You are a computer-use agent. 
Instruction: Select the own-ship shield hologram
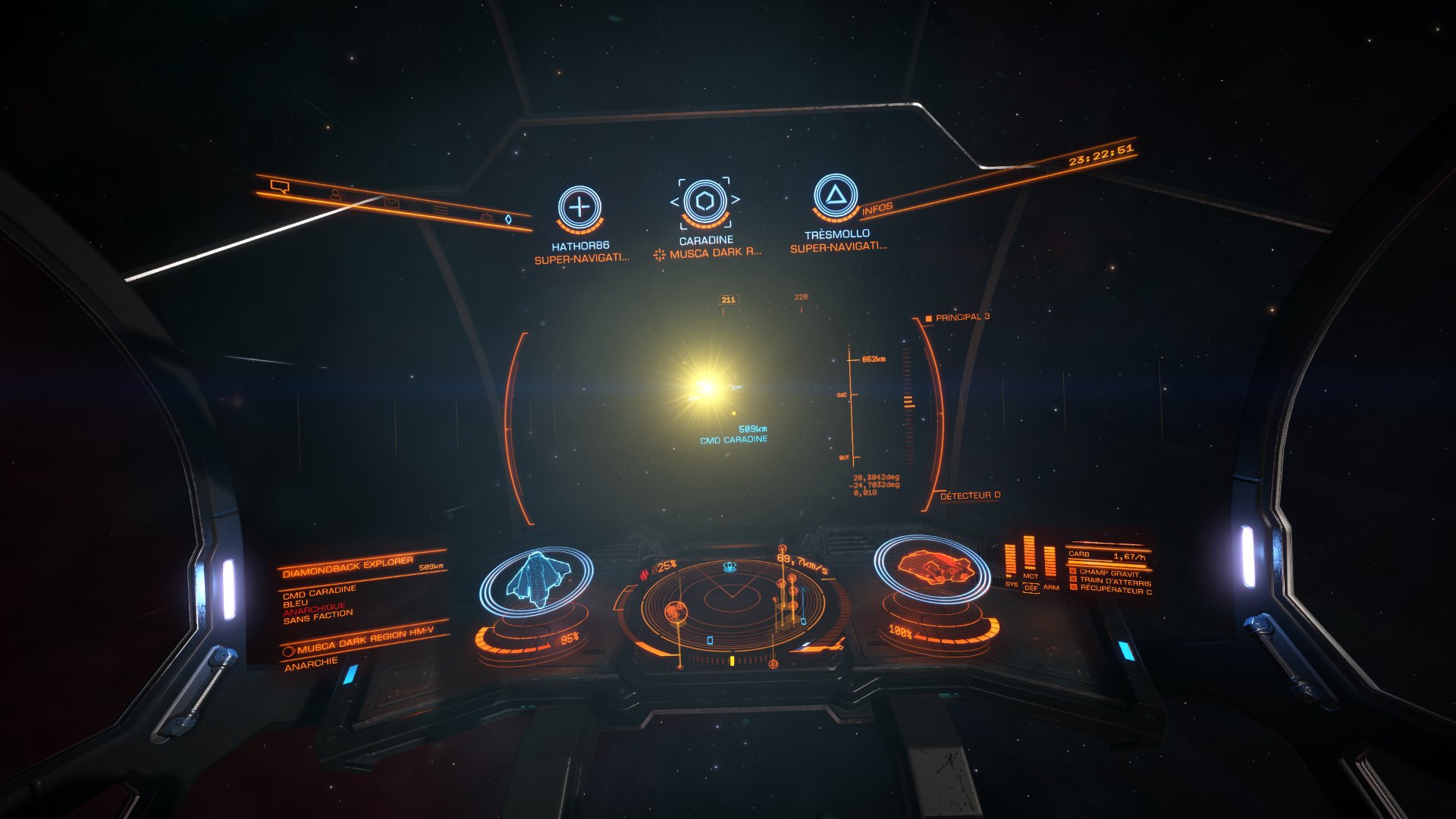[x=537, y=581]
